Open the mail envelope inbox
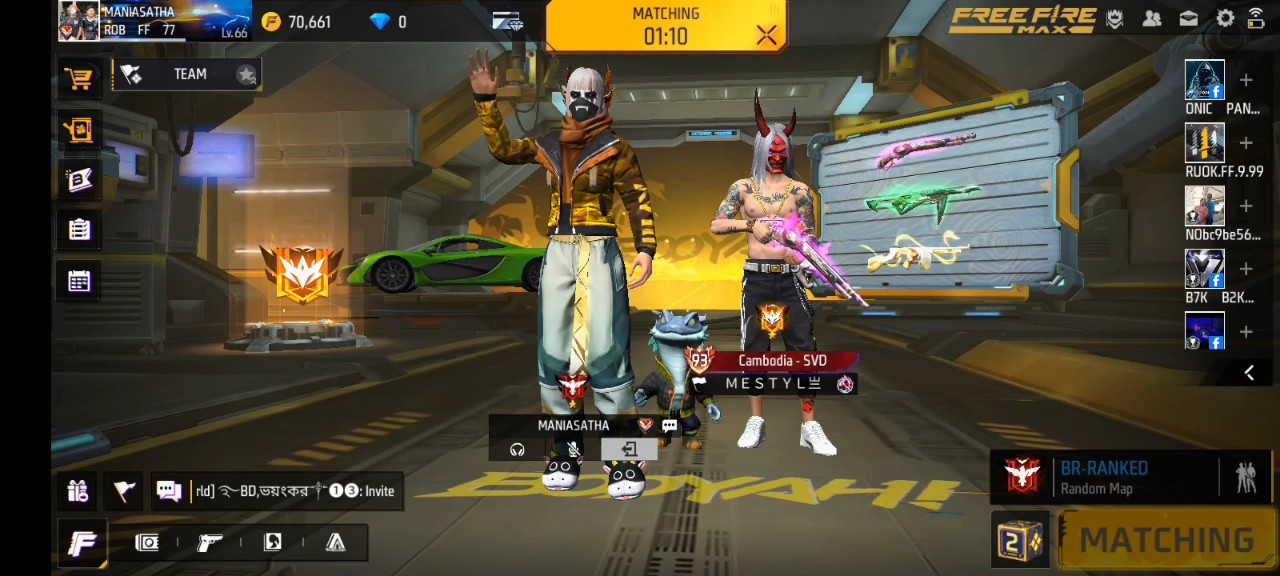Screen dimensions: 1280x576 click(1189, 18)
